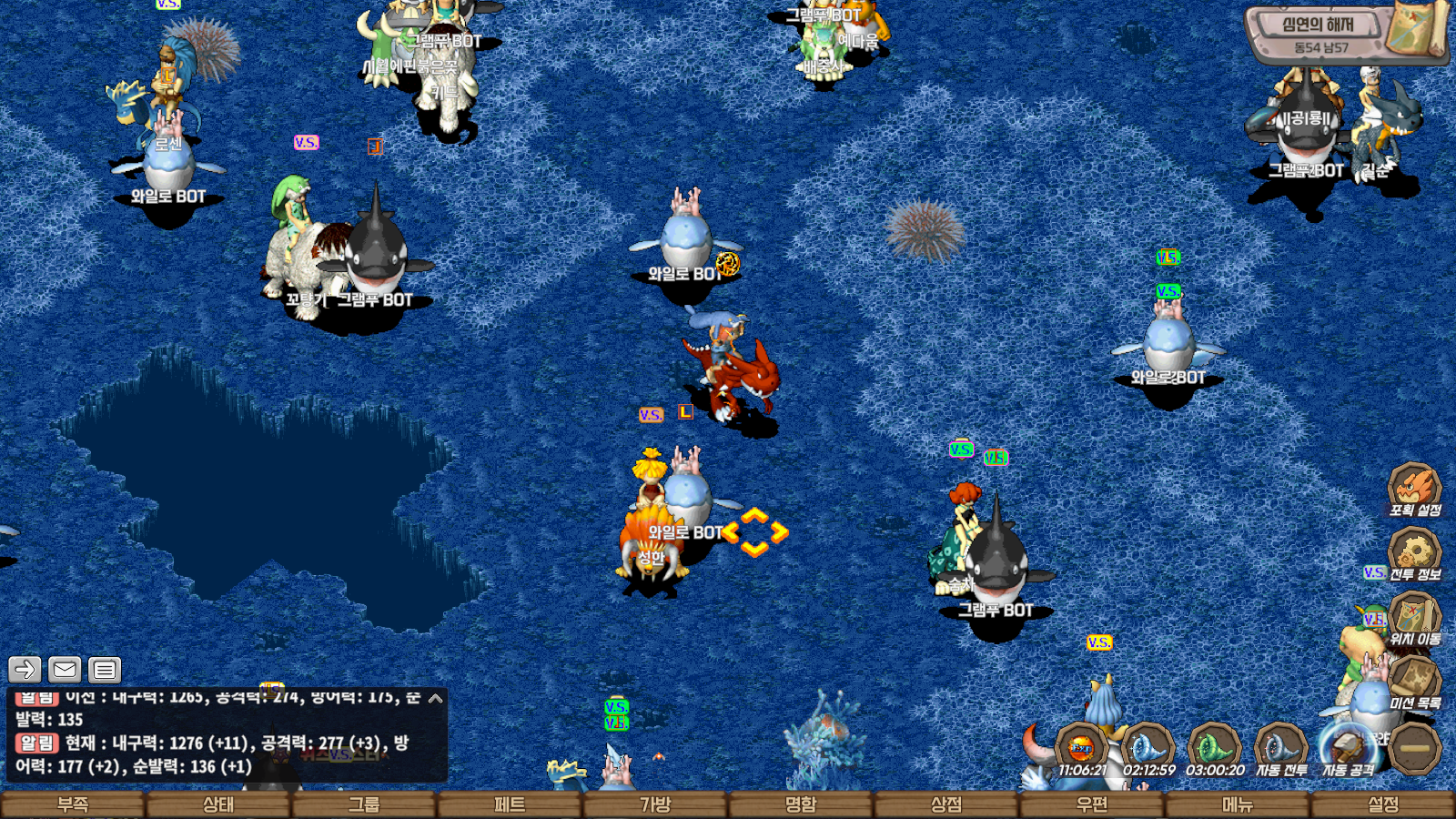
Task: Open the 그룹 (Group) menu
Action: pyautogui.click(x=364, y=804)
